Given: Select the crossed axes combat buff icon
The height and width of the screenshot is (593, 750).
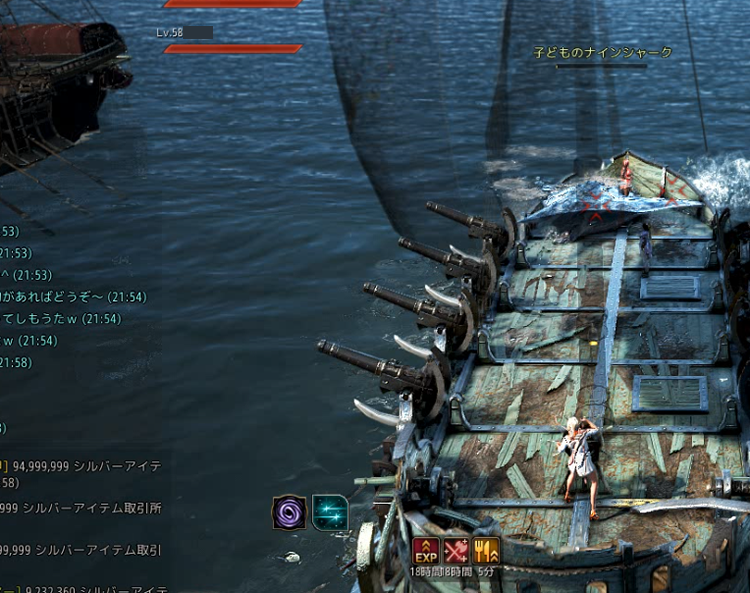Looking at the screenshot, I should click(456, 550).
